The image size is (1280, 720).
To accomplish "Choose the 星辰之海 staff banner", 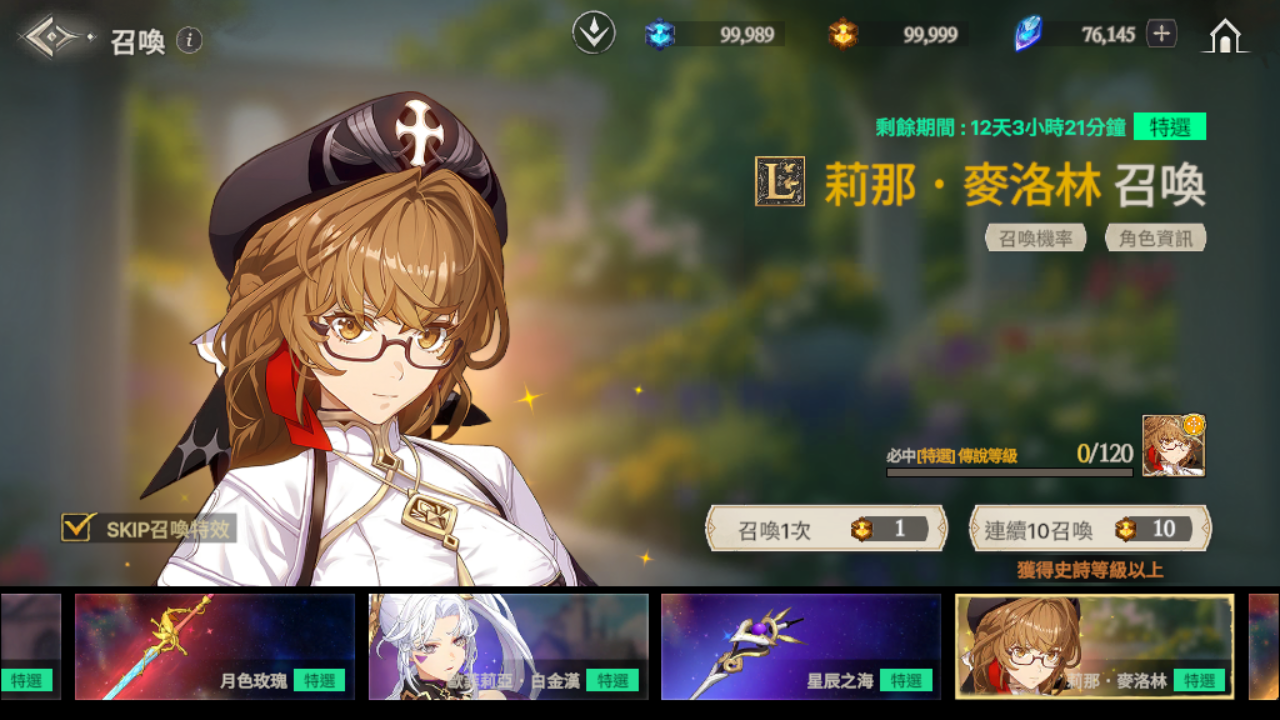I will pyautogui.click(x=801, y=646).
